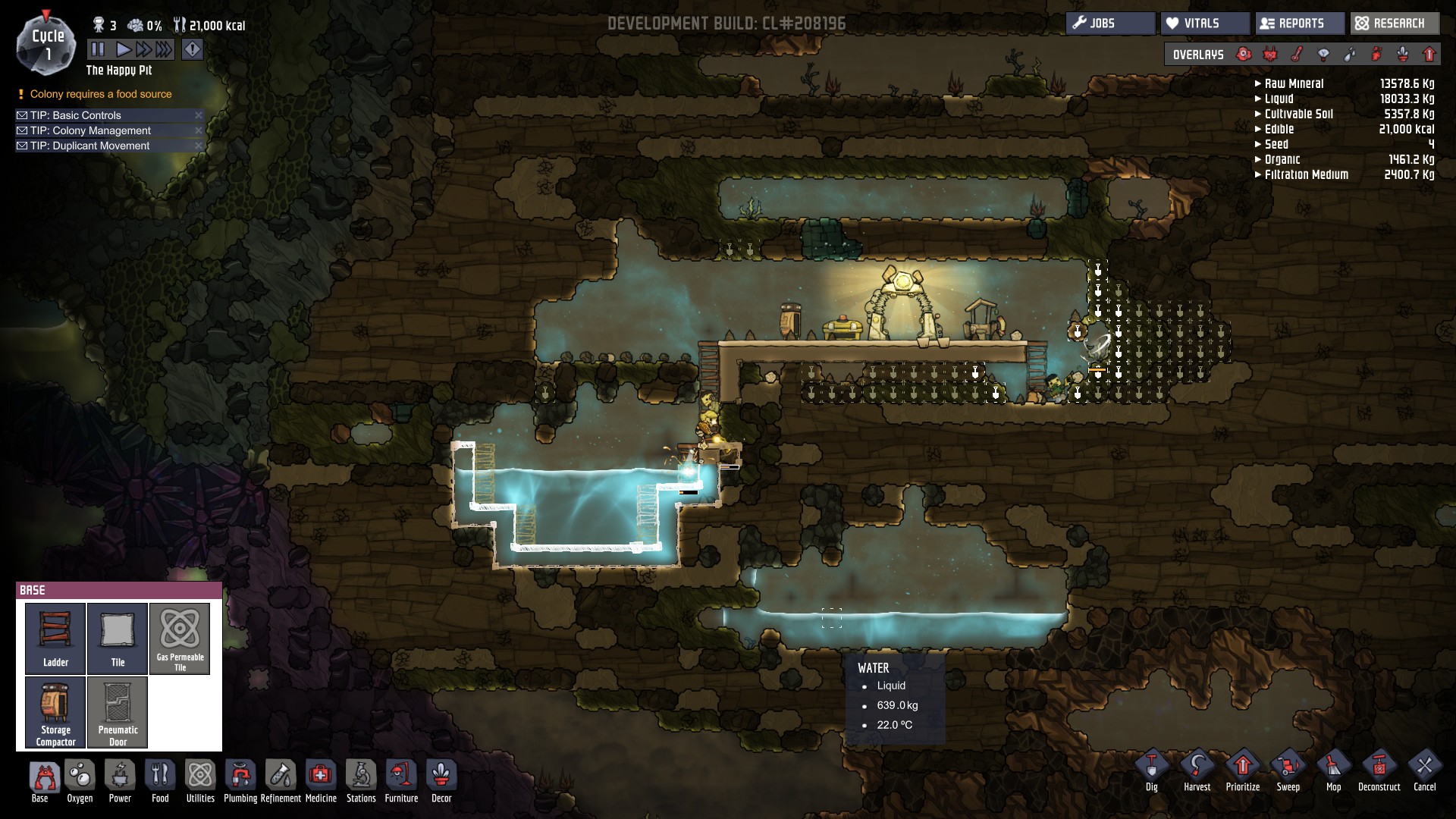Activate the Mop tool

(1333, 770)
